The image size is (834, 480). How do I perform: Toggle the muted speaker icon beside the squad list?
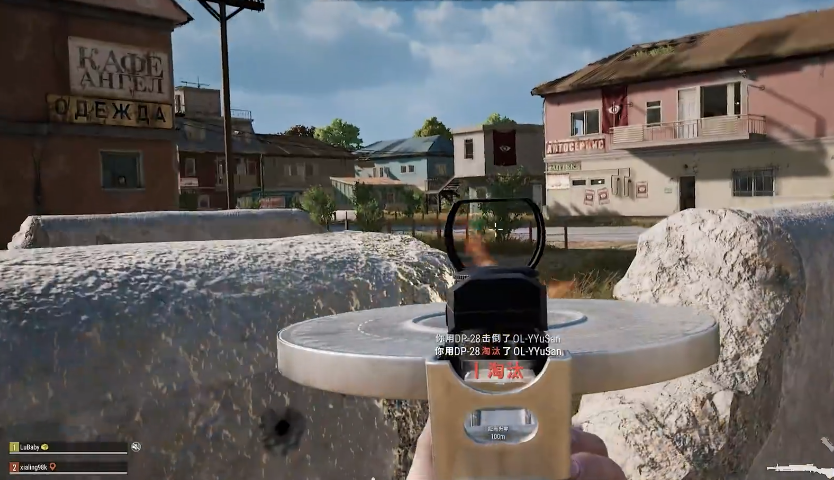pyautogui.click(x=135, y=447)
